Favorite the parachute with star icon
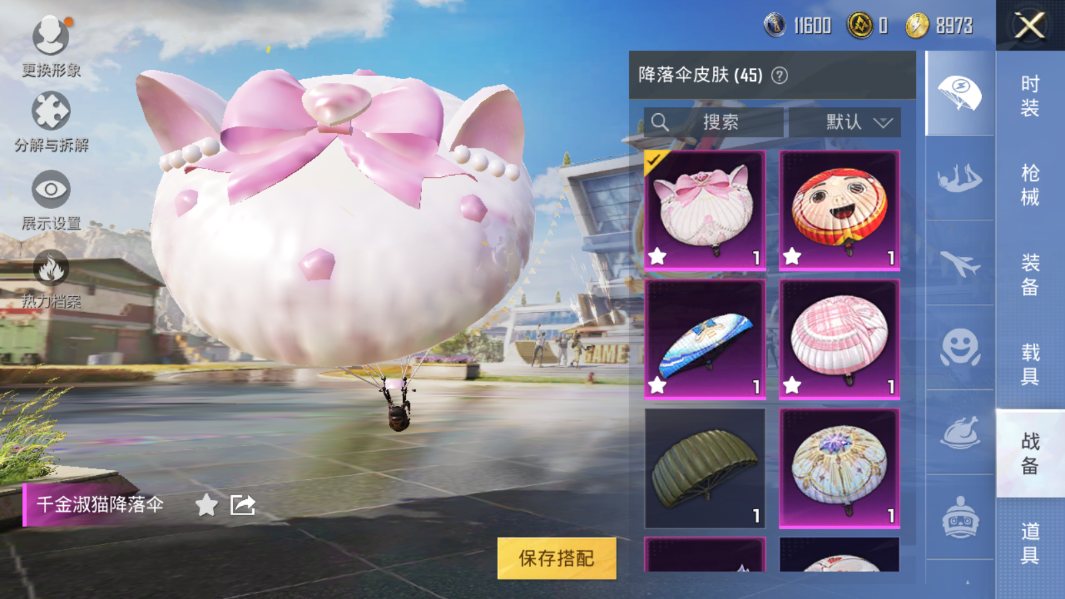The width and height of the screenshot is (1065, 599). (x=206, y=505)
